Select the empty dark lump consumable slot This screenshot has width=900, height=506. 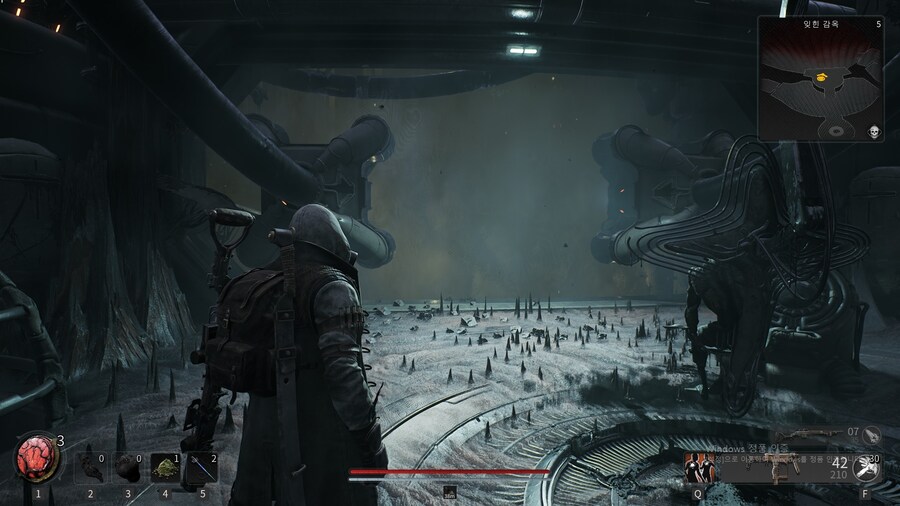(x=128, y=467)
